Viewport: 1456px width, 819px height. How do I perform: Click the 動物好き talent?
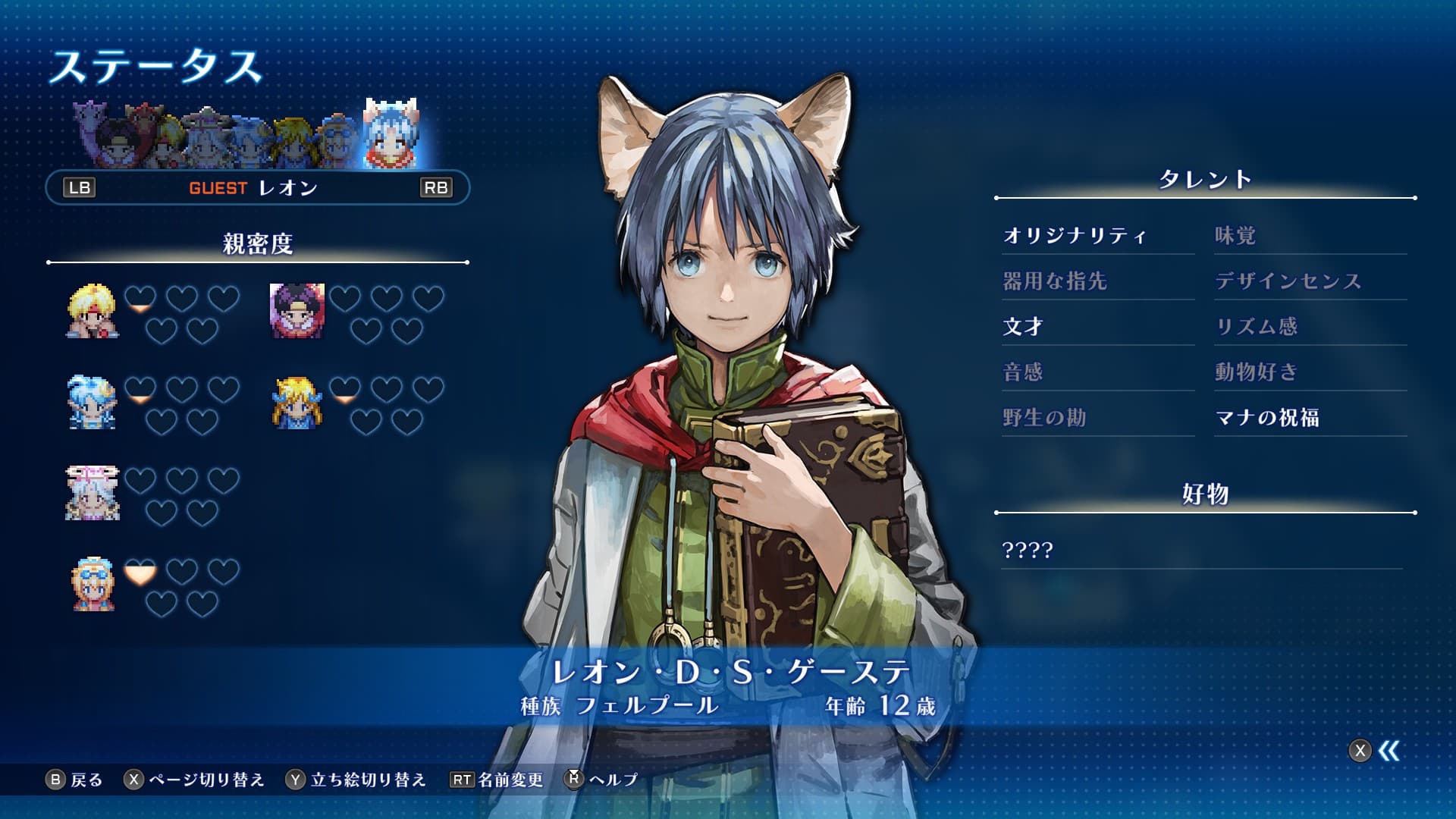pos(1256,372)
